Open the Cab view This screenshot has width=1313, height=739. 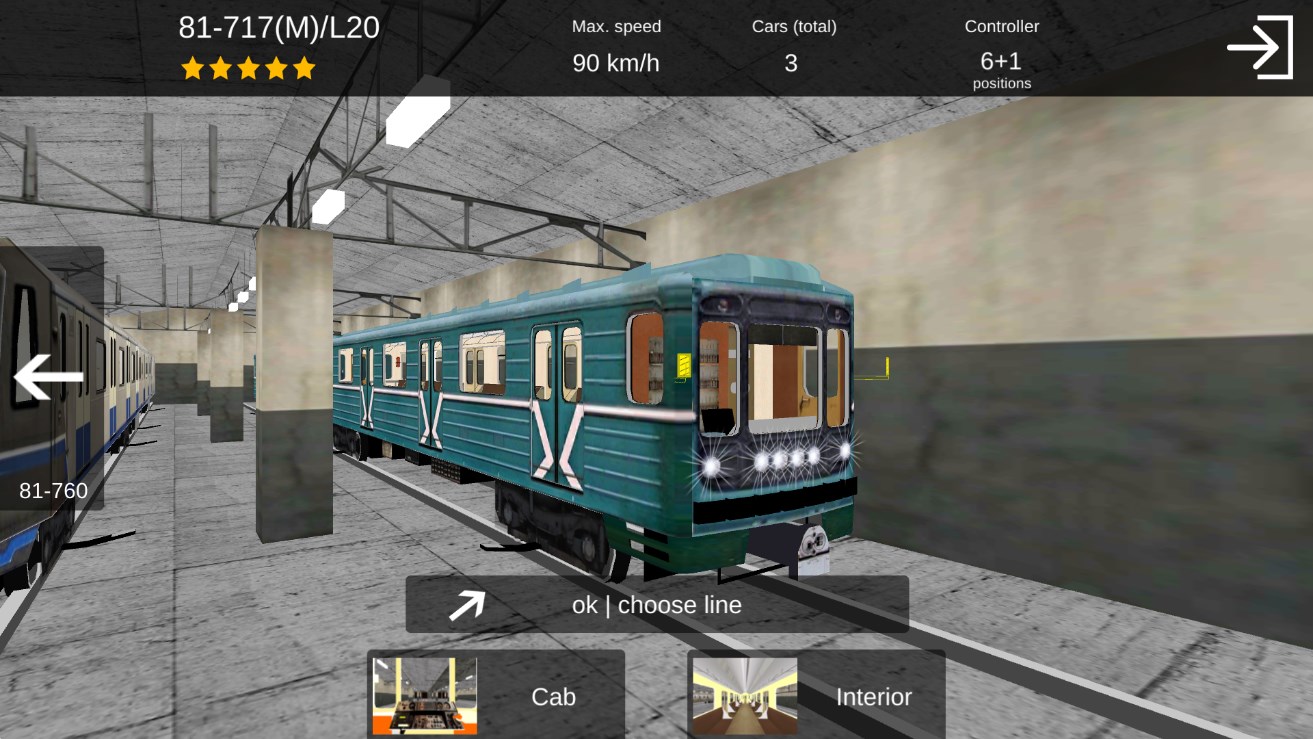click(496, 695)
